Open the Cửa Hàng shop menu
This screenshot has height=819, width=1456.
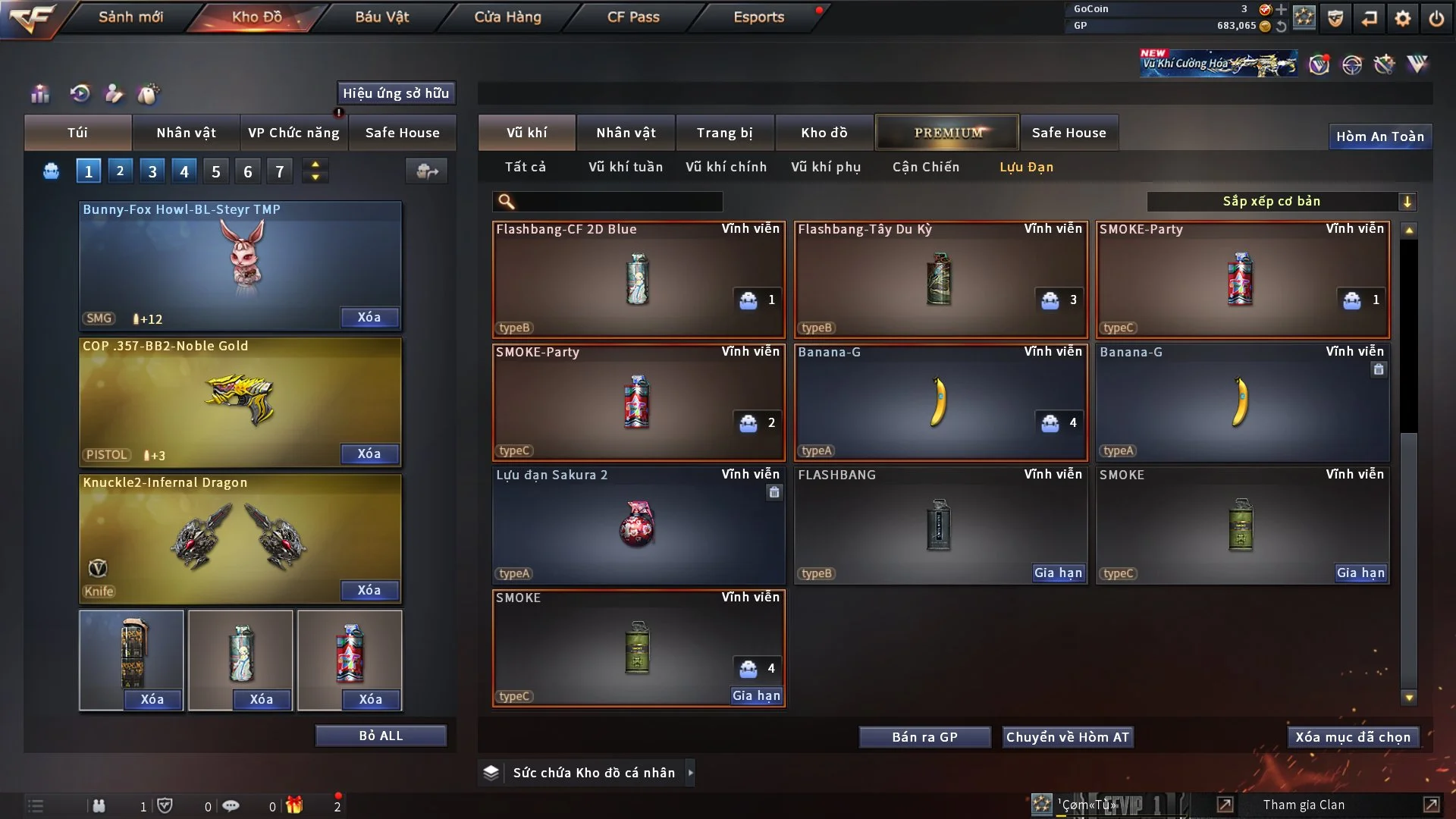click(507, 17)
